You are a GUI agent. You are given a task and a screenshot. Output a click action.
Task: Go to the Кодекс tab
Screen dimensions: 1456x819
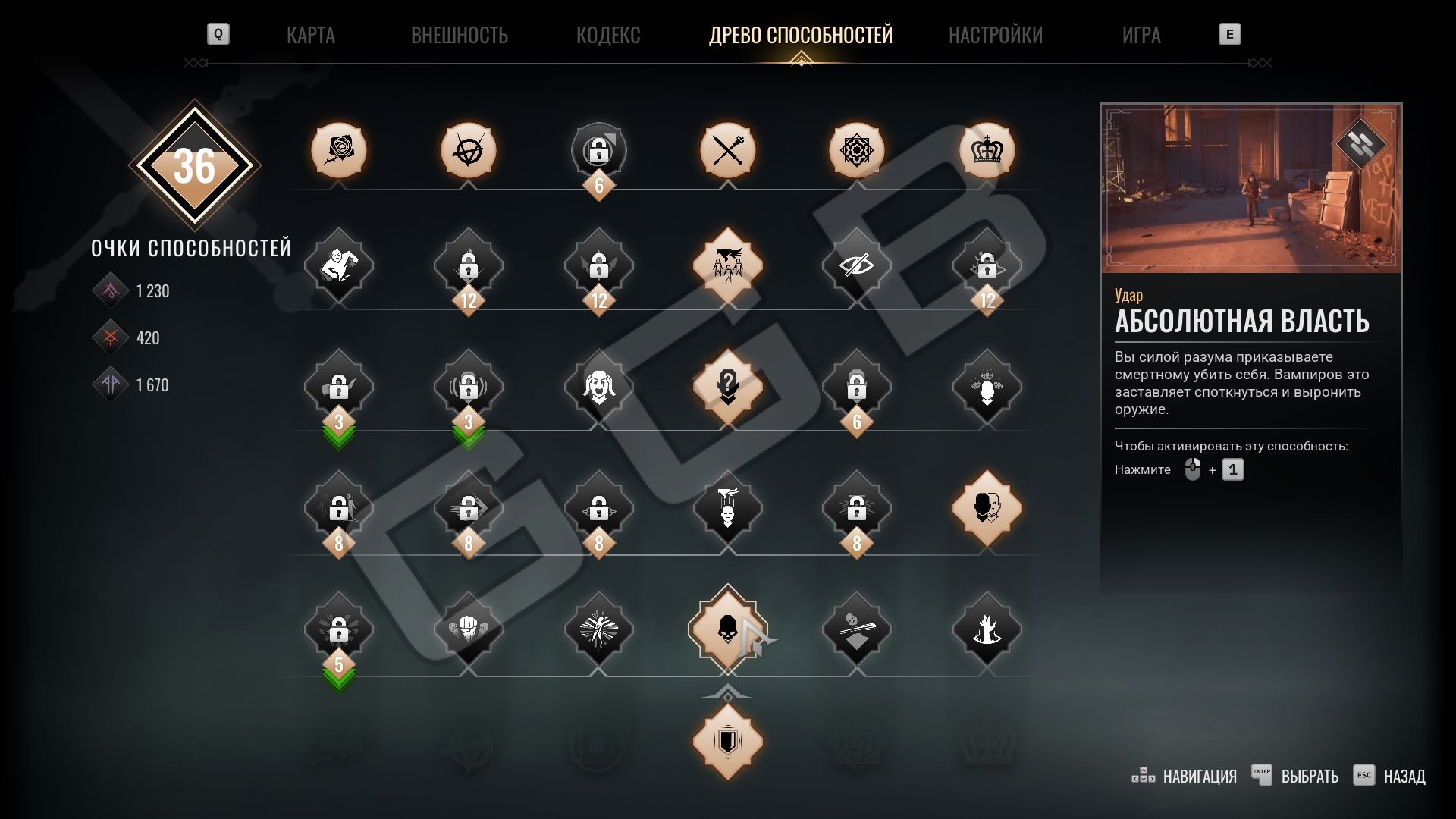(x=607, y=35)
